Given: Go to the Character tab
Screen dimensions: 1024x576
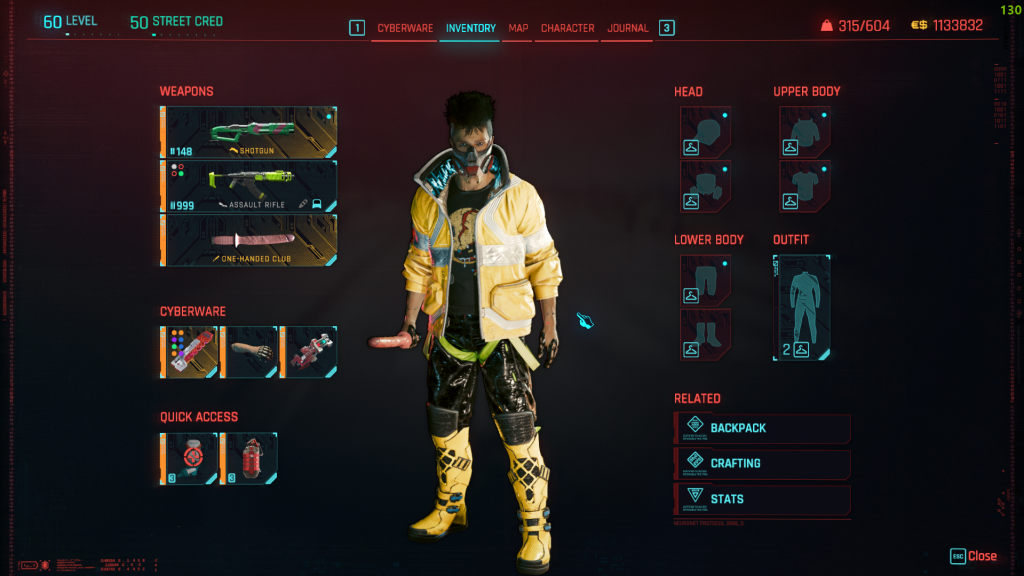Looking at the screenshot, I should point(567,28).
